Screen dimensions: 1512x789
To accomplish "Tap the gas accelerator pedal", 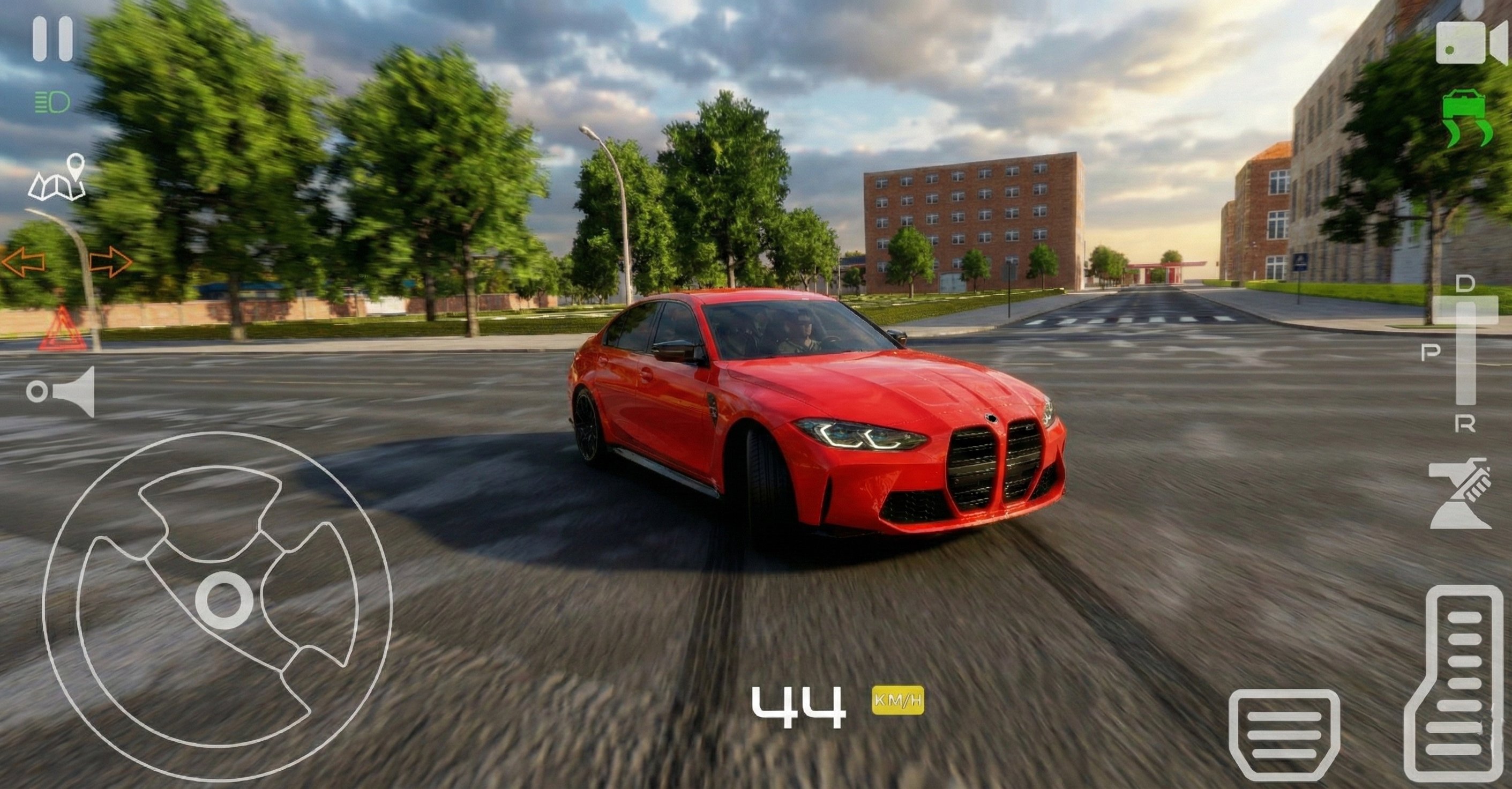I will [x=1453, y=684].
